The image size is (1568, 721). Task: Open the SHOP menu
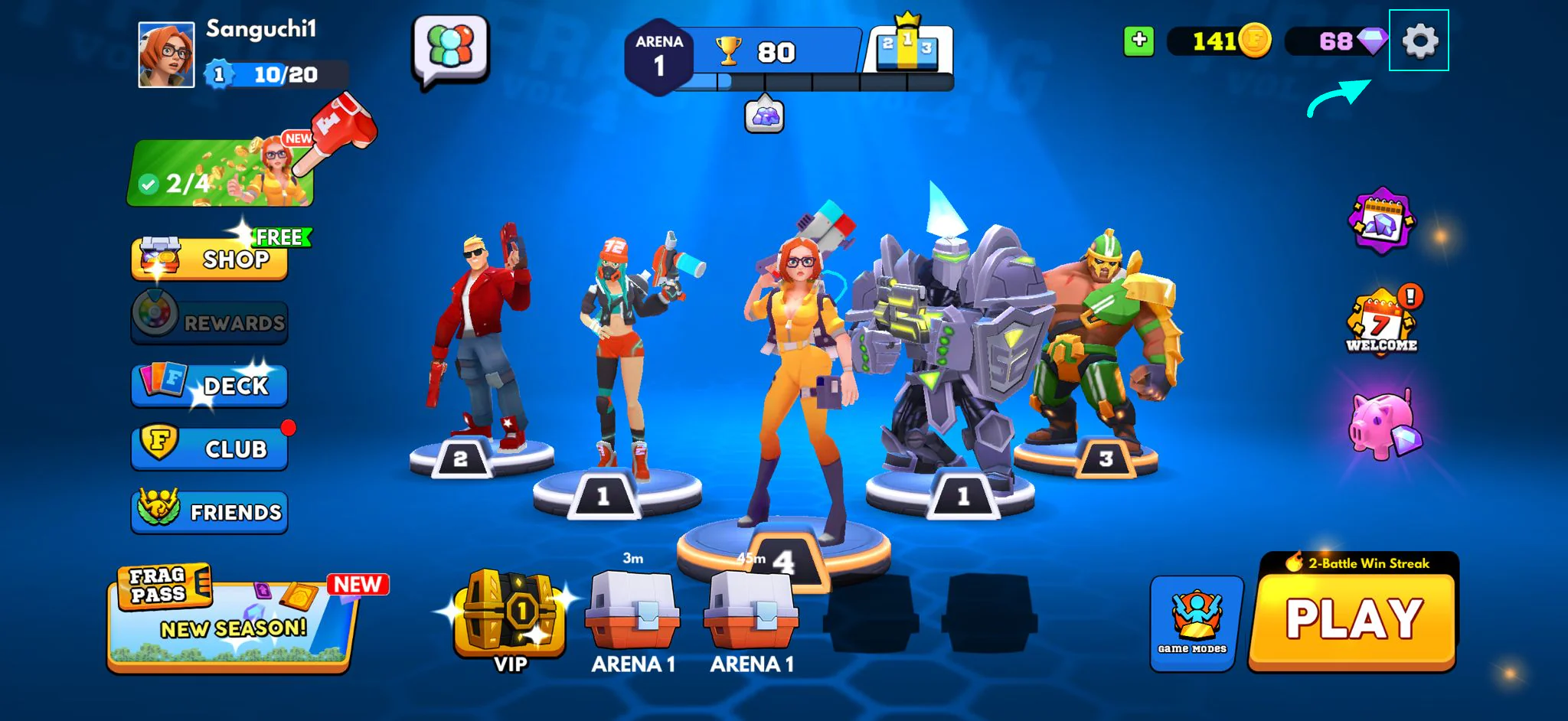click(x=211, y=259)
